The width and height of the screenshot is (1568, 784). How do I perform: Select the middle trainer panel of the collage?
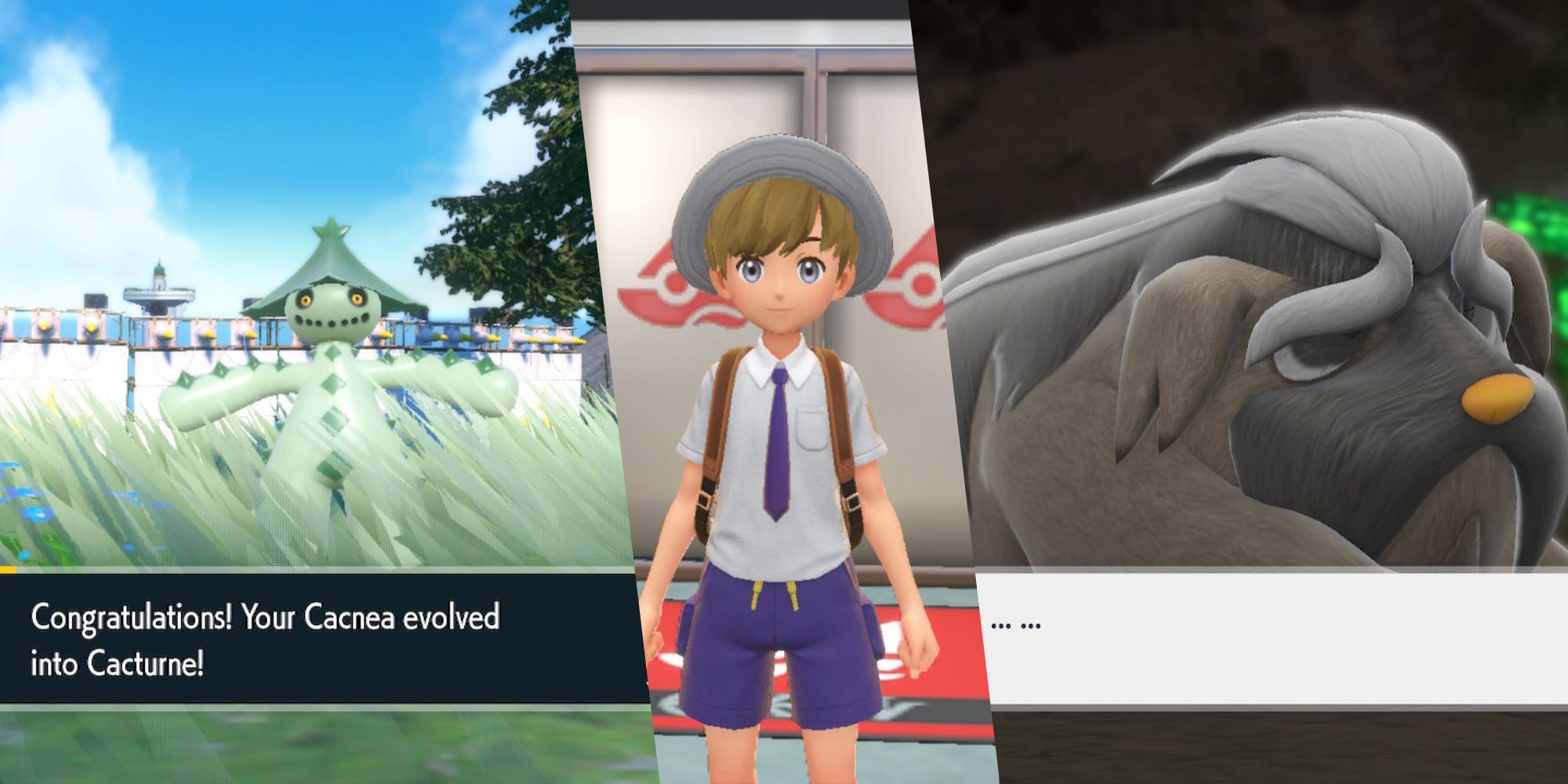pyautogui.click(x=784, y=392)
